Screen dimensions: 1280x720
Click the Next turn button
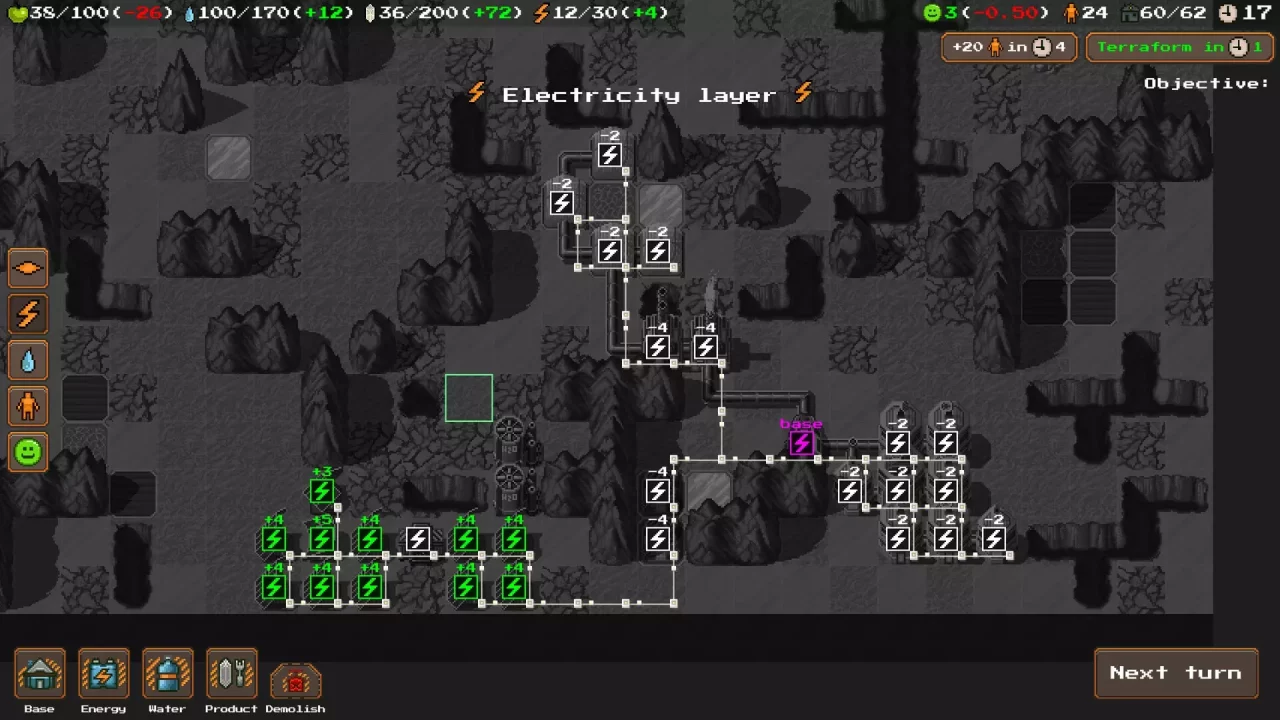(1176, 673)
